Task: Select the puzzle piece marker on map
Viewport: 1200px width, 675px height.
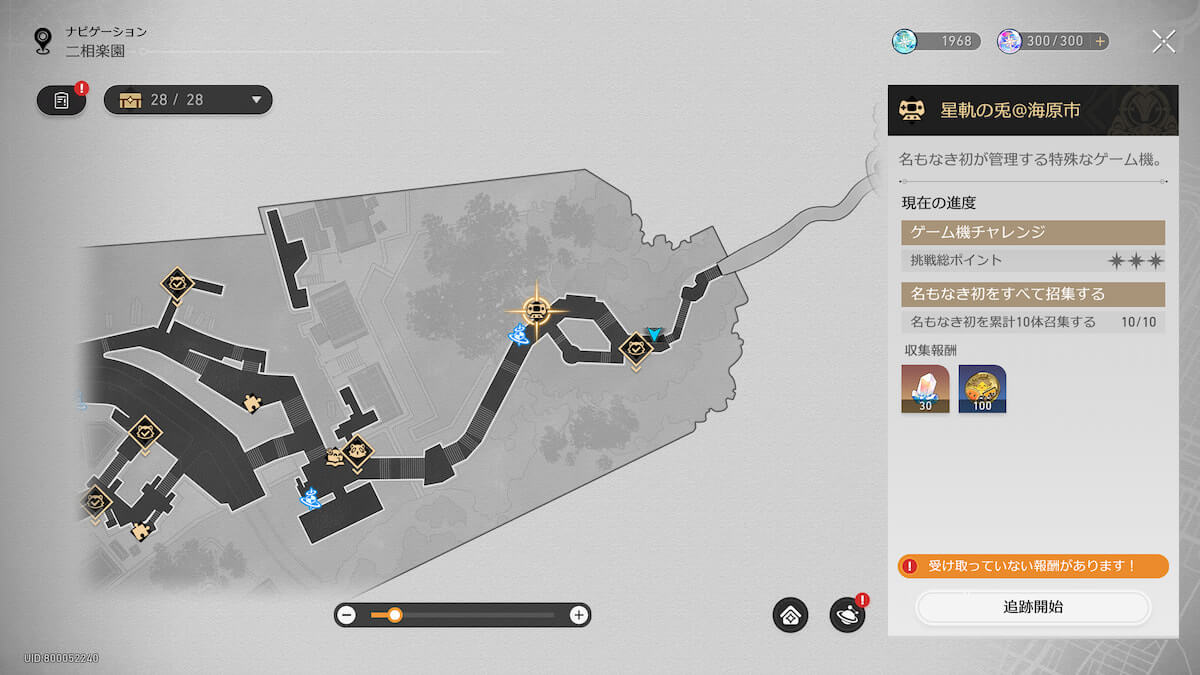Action: pyautogui.click(x=252, y=403)
